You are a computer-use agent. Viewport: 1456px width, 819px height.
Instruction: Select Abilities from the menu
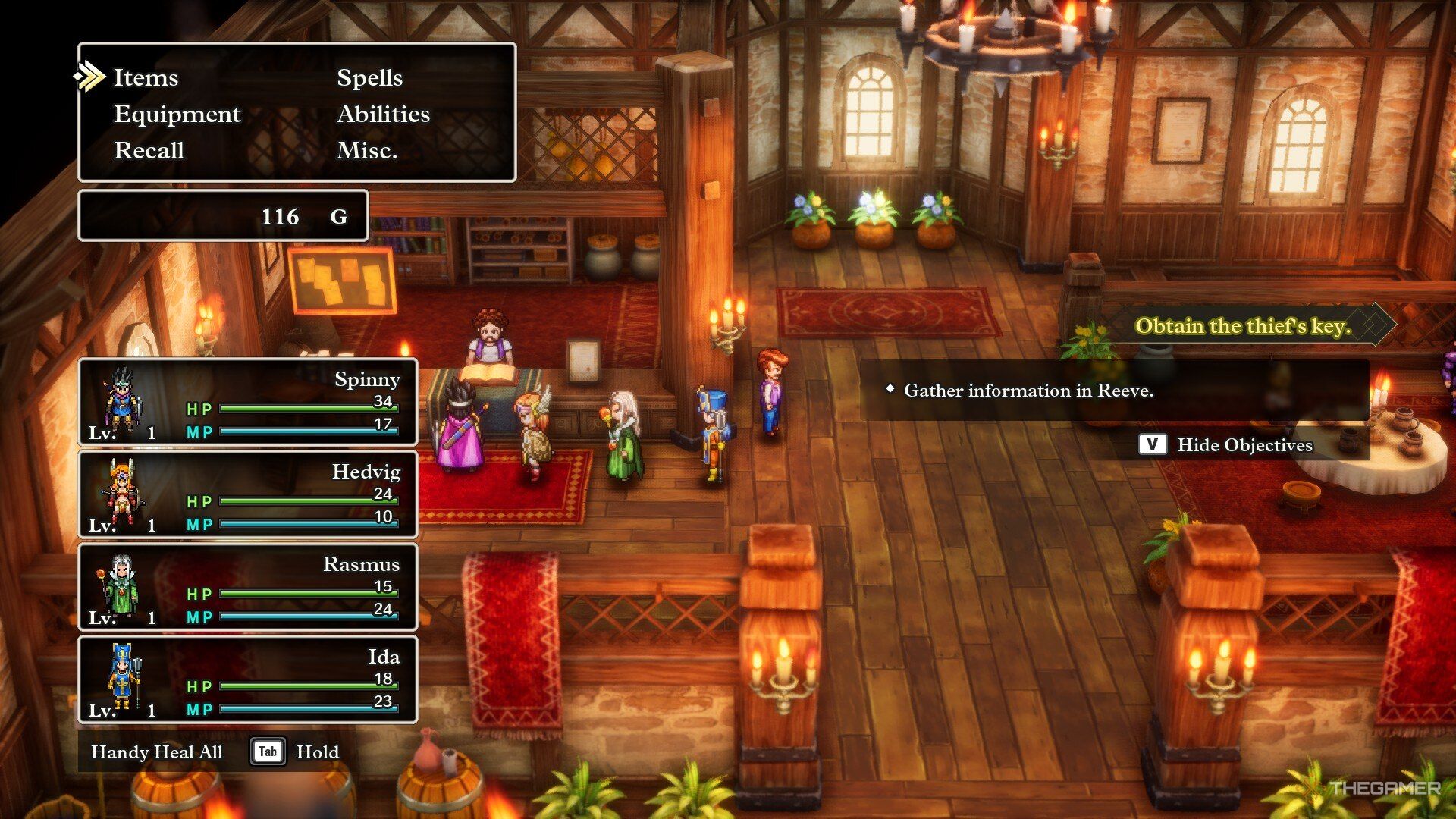[383, 114]
